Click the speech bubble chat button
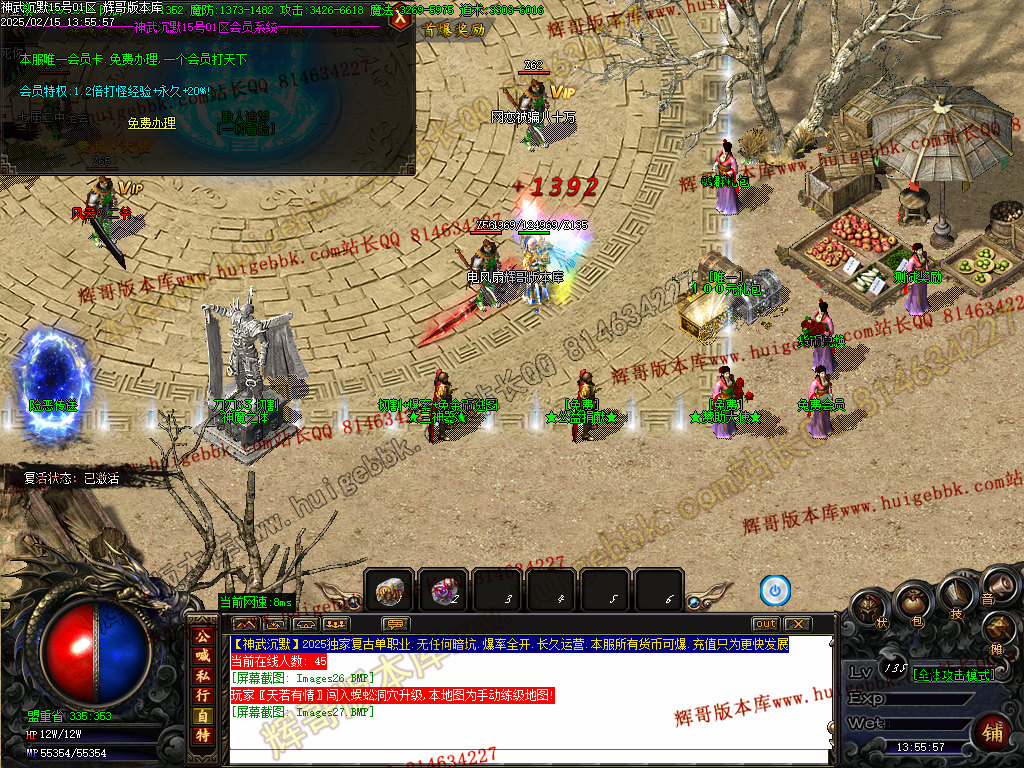Screen dimensions: 1024x768 coord(397,624)
